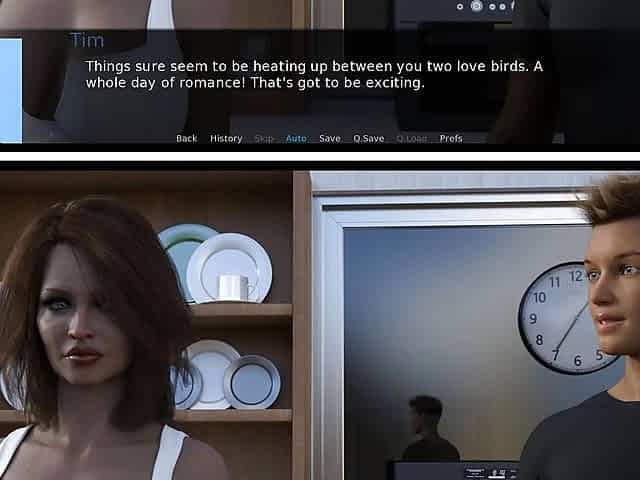
Task: Open the Save game screen
Action: [x=330, y=139]
